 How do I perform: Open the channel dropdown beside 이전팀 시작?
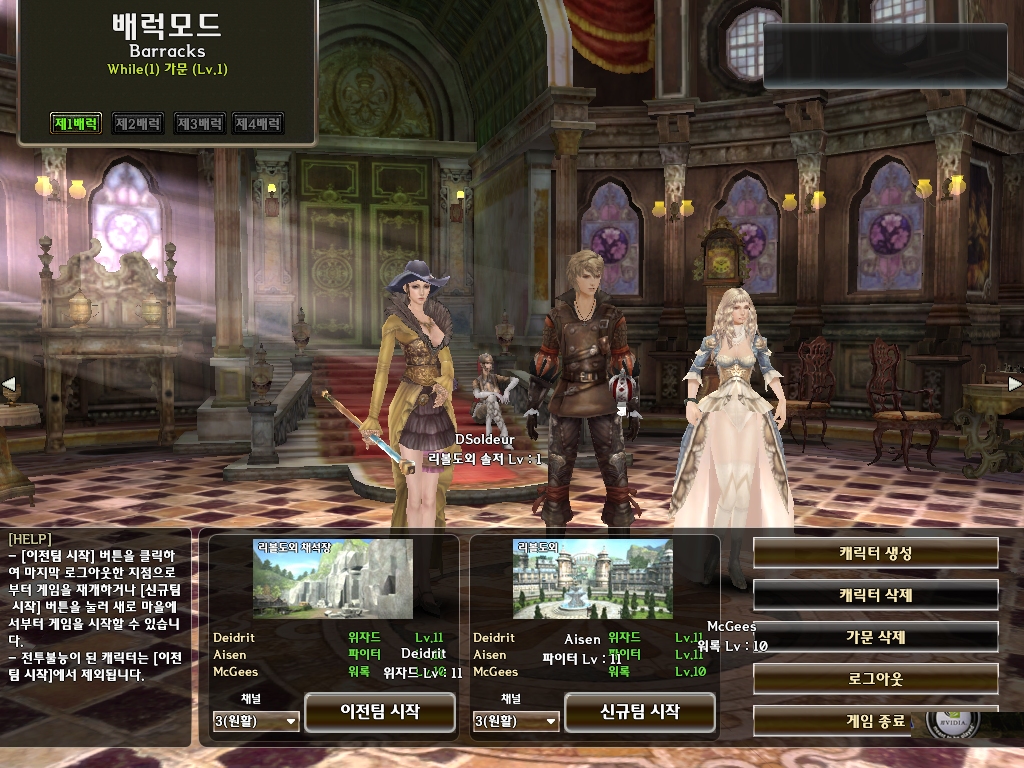pos(256,720)
